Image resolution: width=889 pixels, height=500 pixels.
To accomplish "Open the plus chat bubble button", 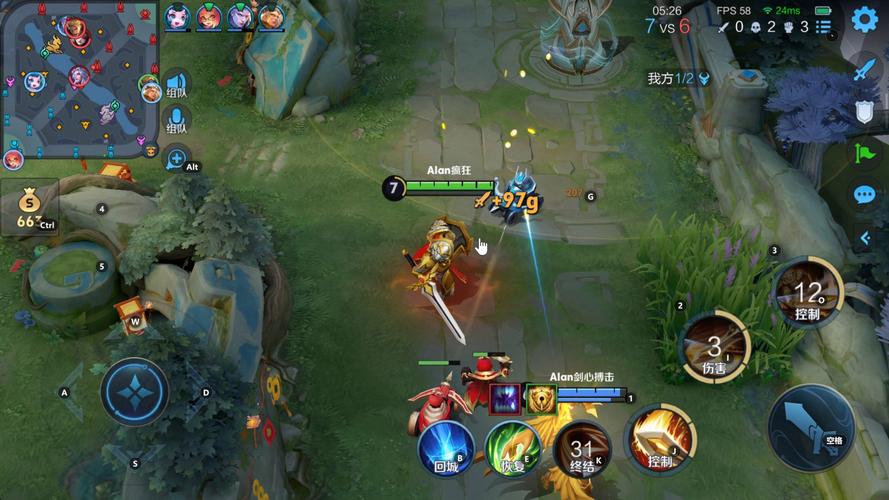I will [x=177, y=157].
